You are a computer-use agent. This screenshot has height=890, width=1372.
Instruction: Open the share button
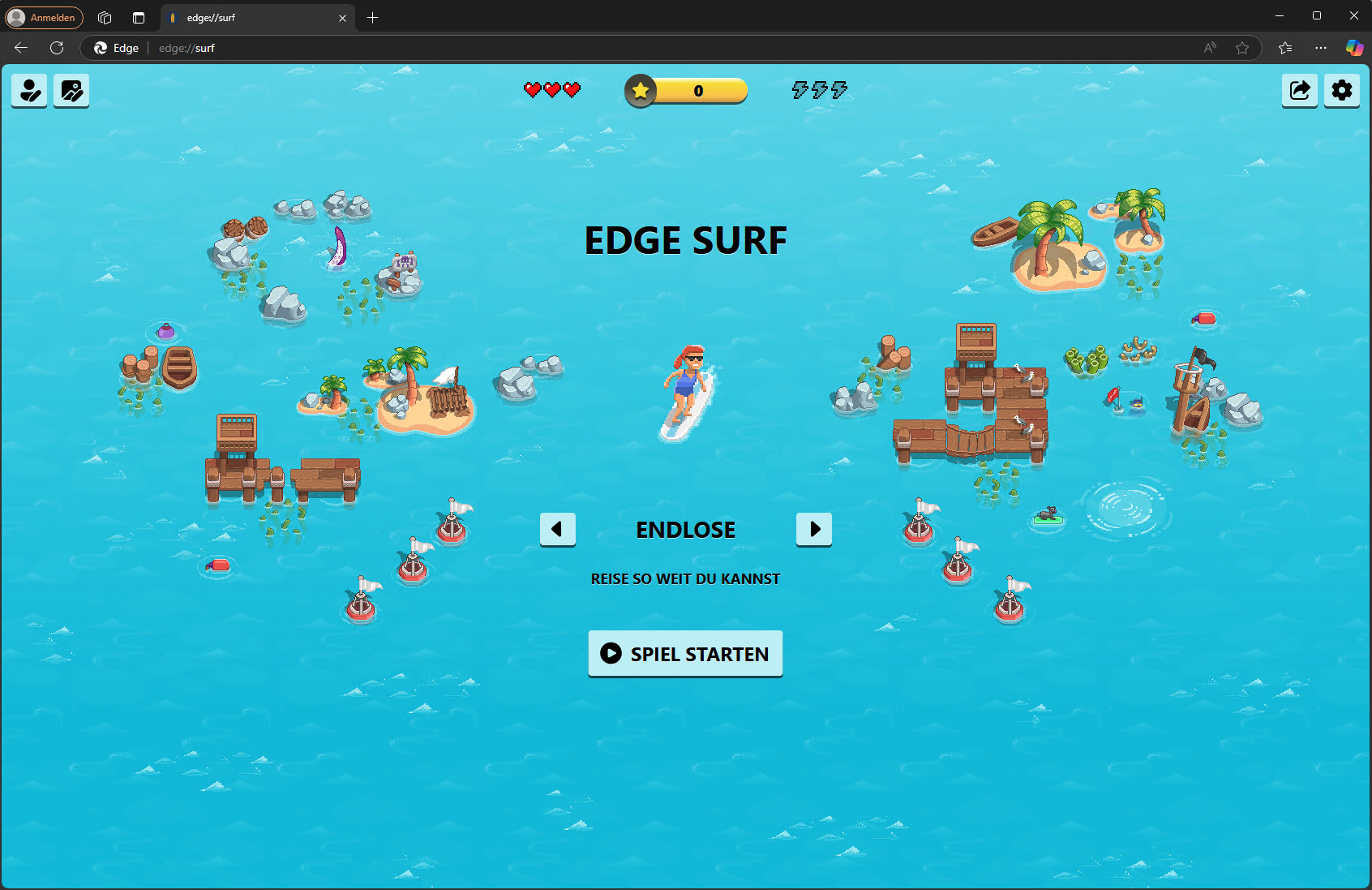click(x=1299, y=90)
